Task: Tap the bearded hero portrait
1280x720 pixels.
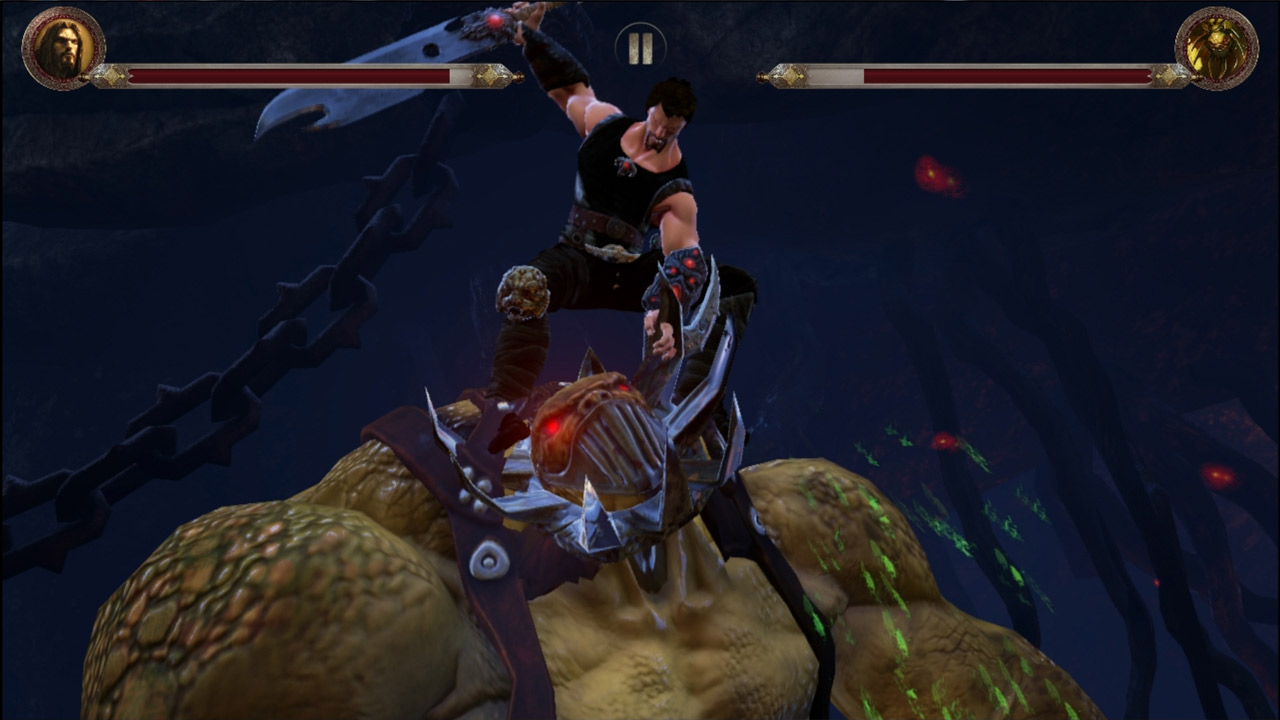Action: (64, 49)
